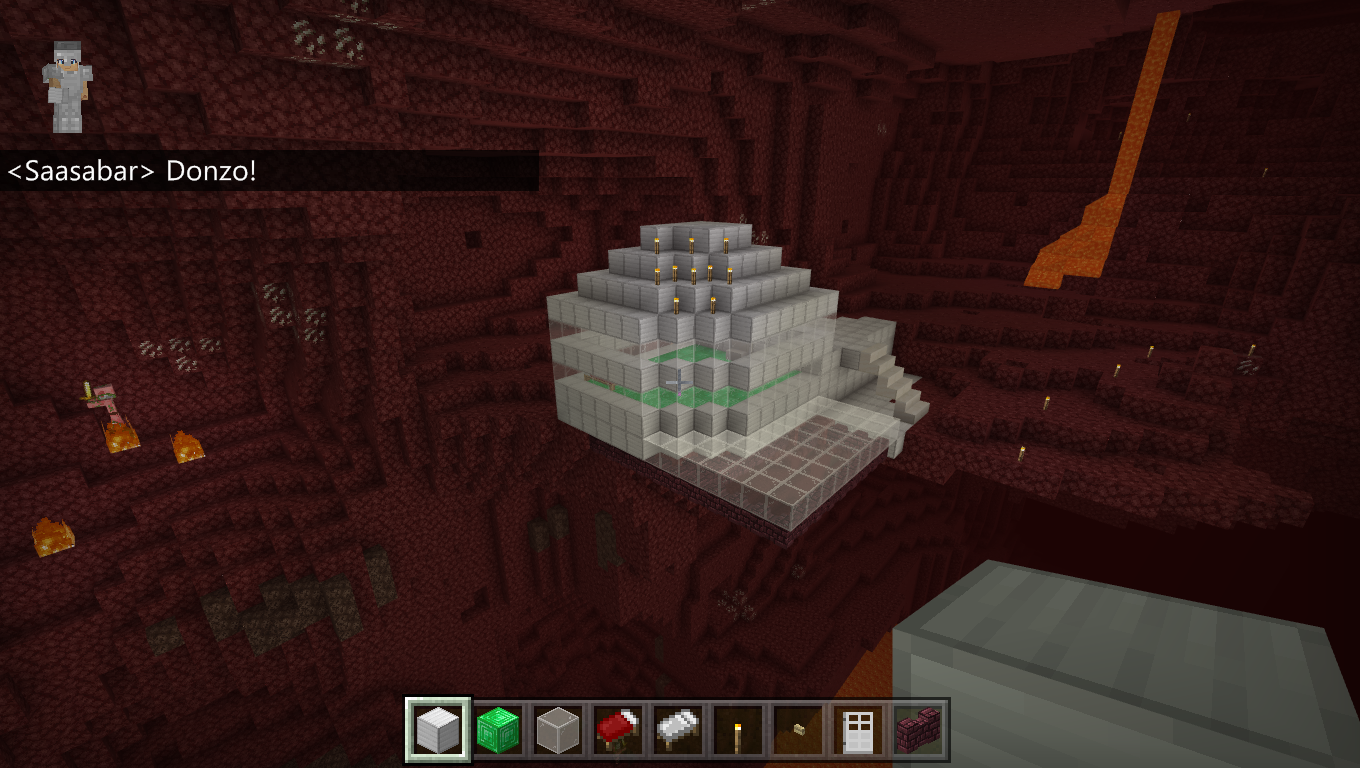Image resolution: width=1360 pixels, height=768 pixels.
Task: Select the small button item slot
Action: [x=798, y=730]
